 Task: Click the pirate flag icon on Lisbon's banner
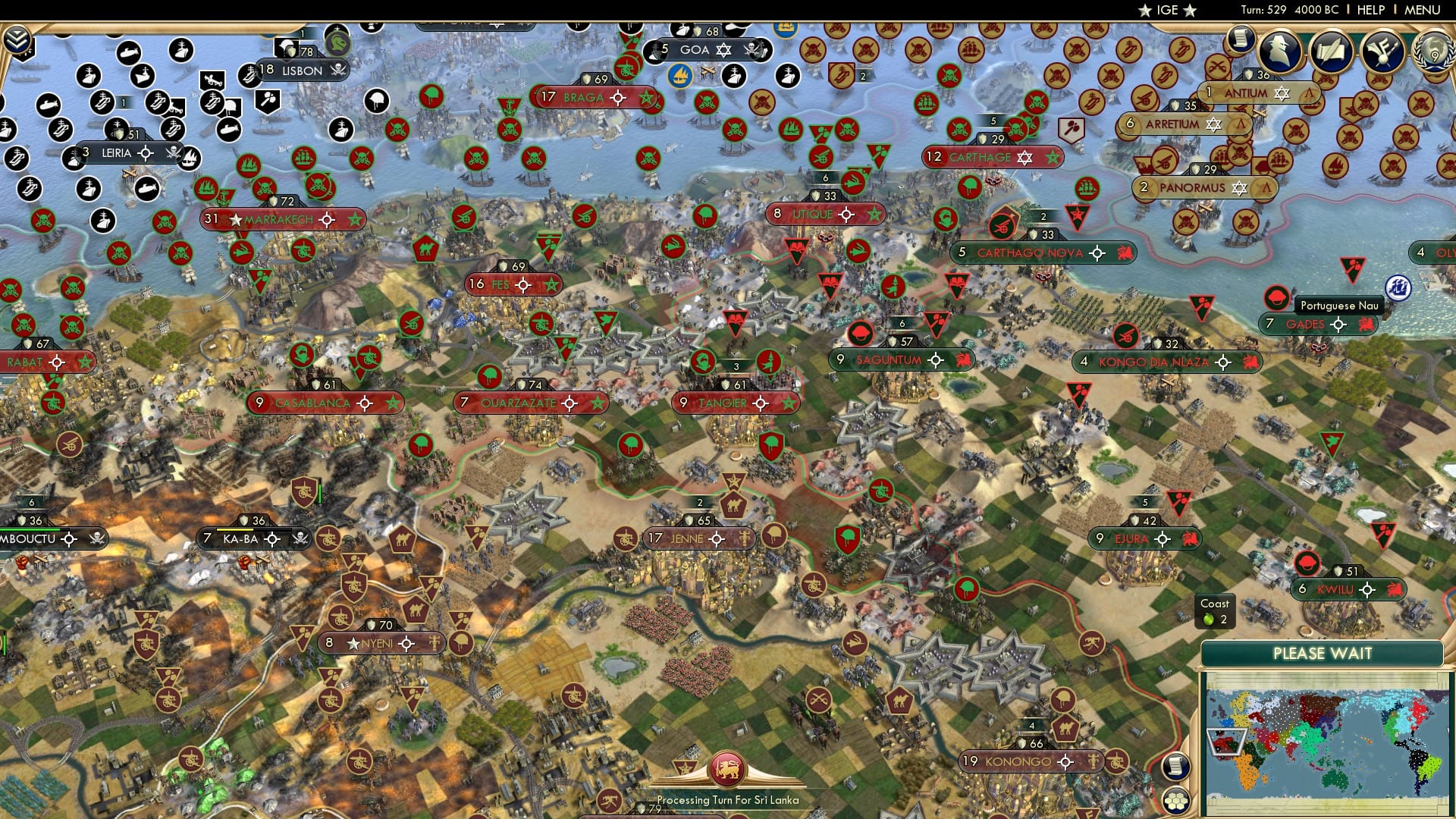coord(338,71)
